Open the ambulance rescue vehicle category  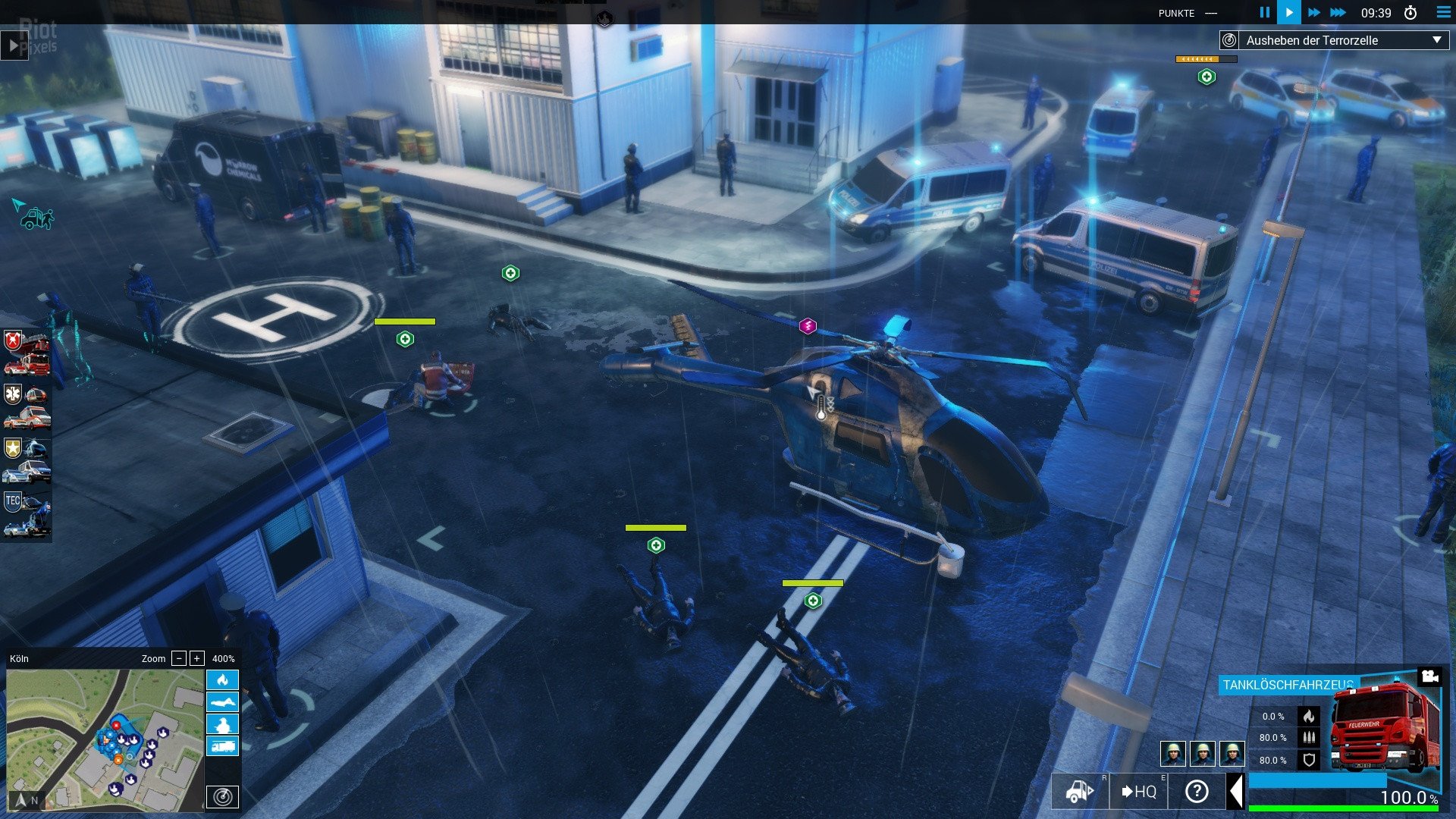[x=27, y=406]
